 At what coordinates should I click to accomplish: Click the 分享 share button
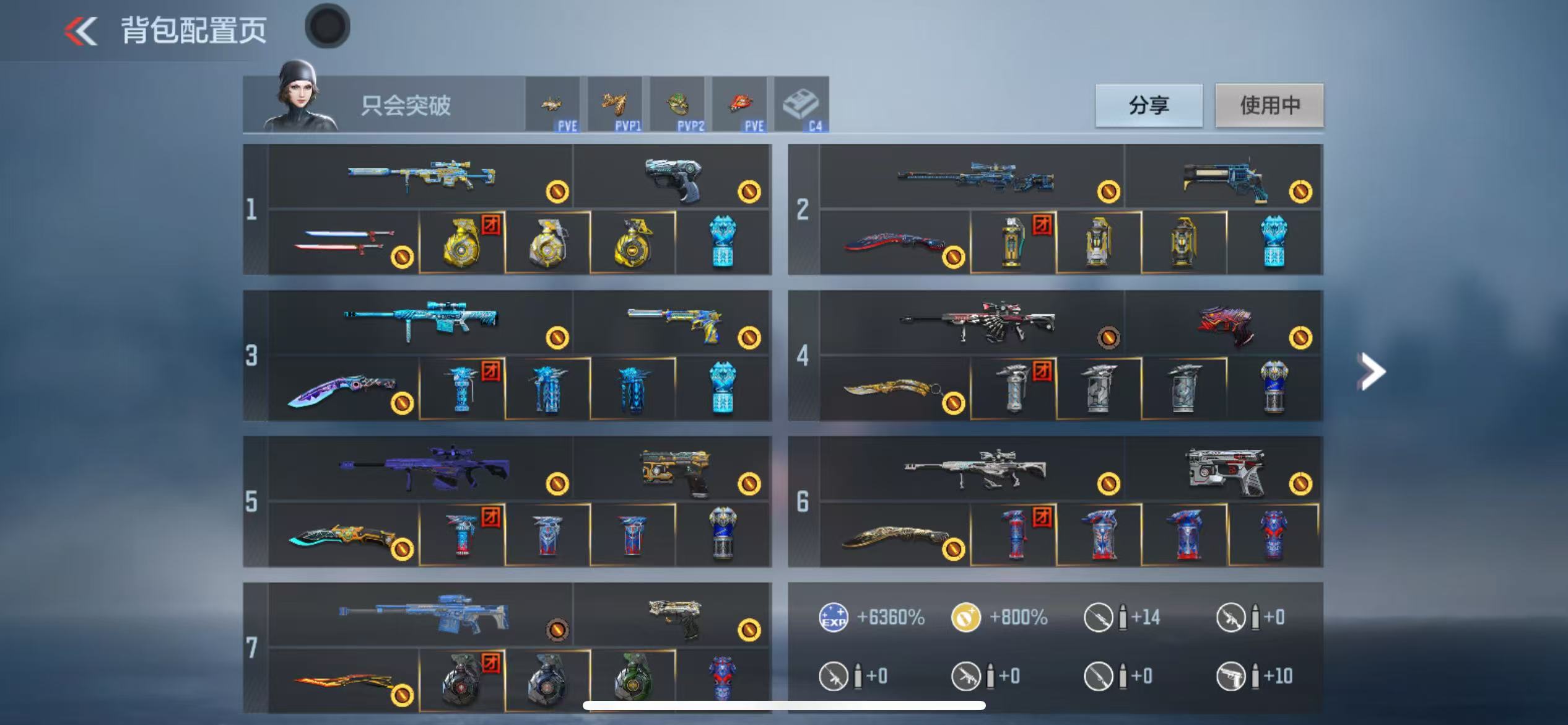pos(1149,105)
